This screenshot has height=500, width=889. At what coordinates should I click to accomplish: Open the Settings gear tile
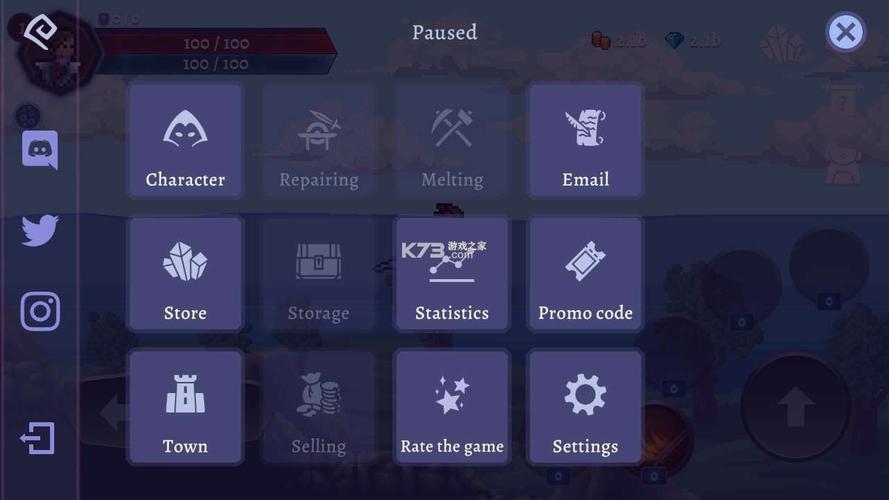click(x=585, y=407)
